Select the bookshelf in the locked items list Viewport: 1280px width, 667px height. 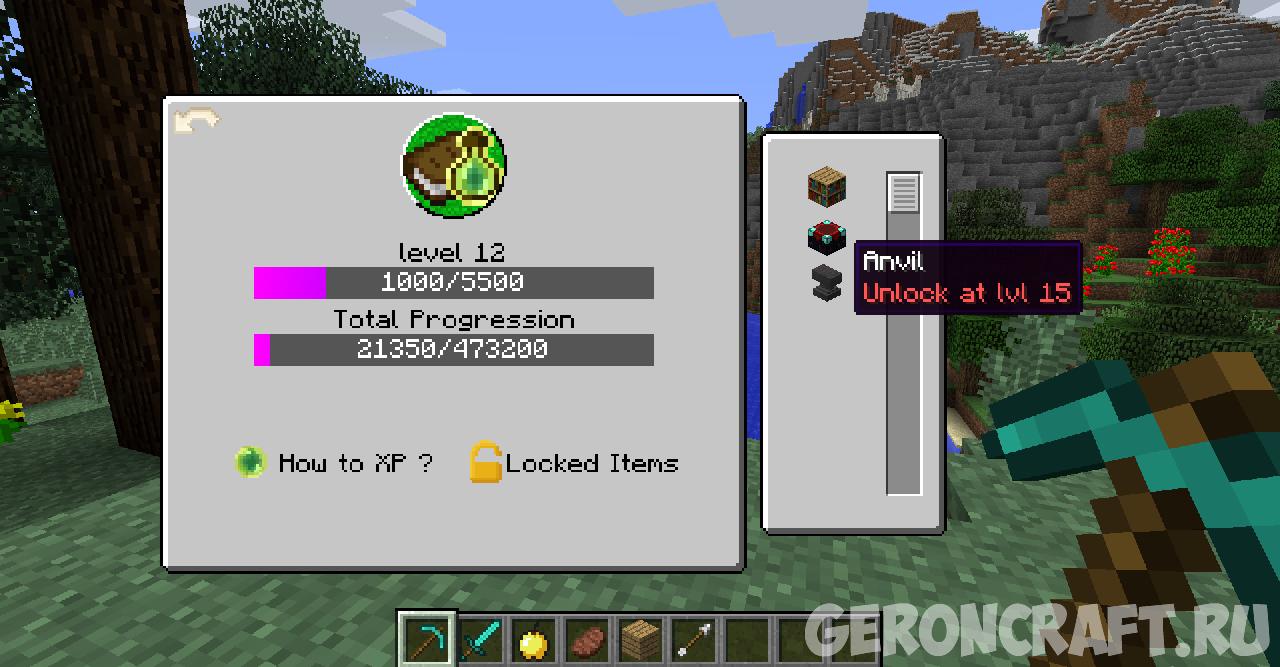pyautogui.click(x=827, y=187)
